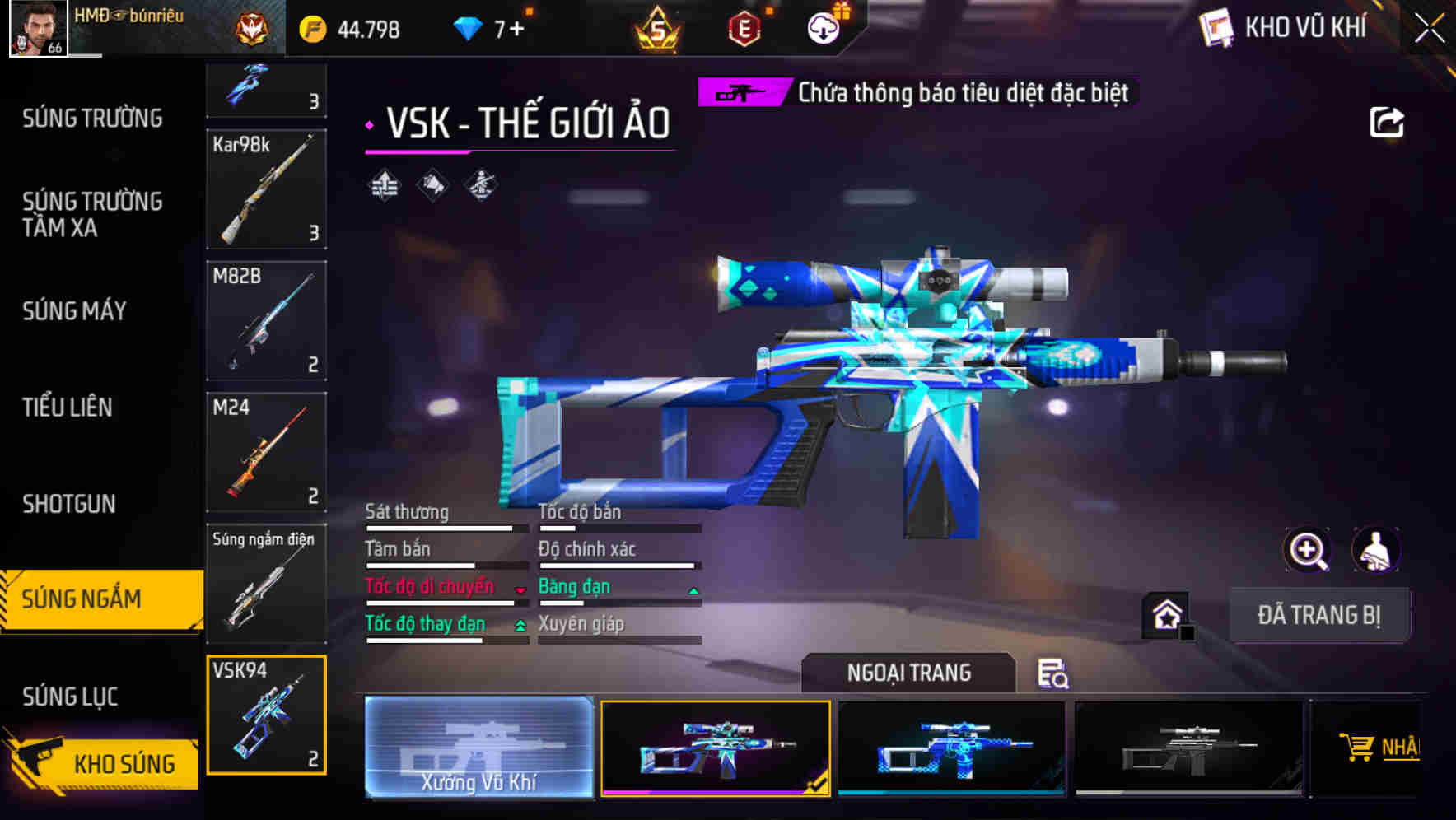
Task: Select the VSK94 skin thumbnail in the sidebar
Action: (266, 715)
